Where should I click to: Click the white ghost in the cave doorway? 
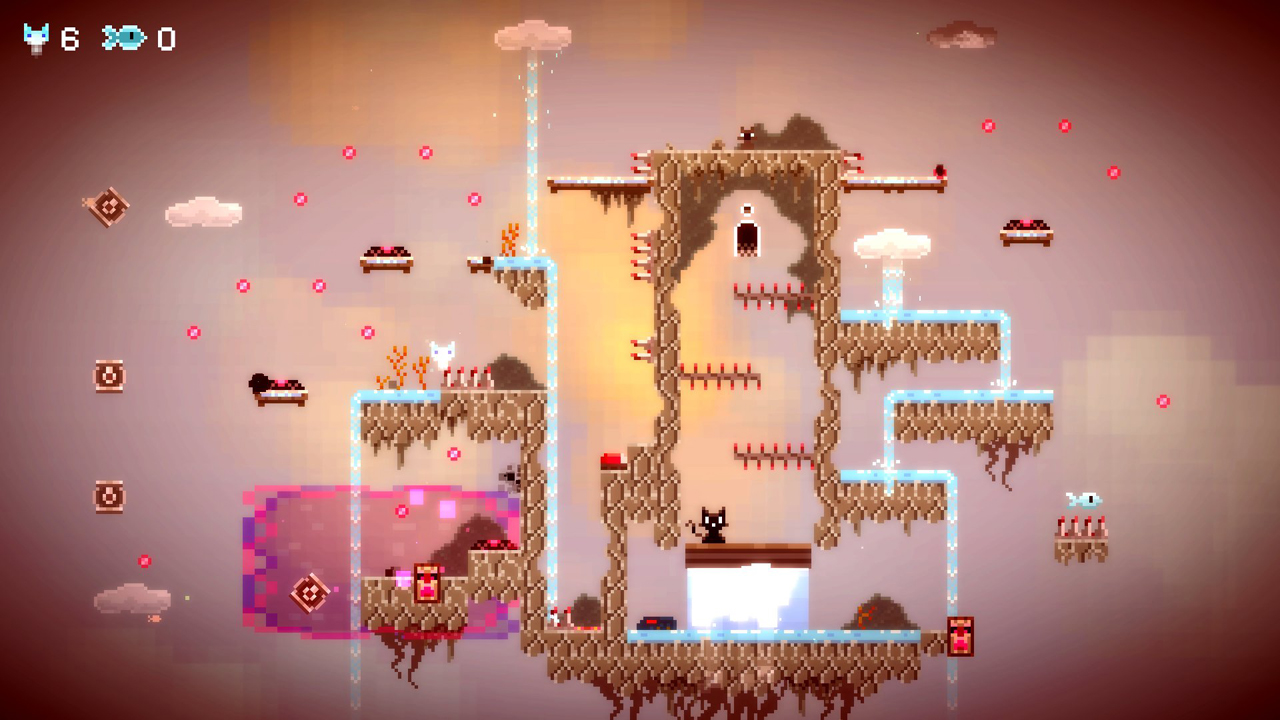point(747,237)
